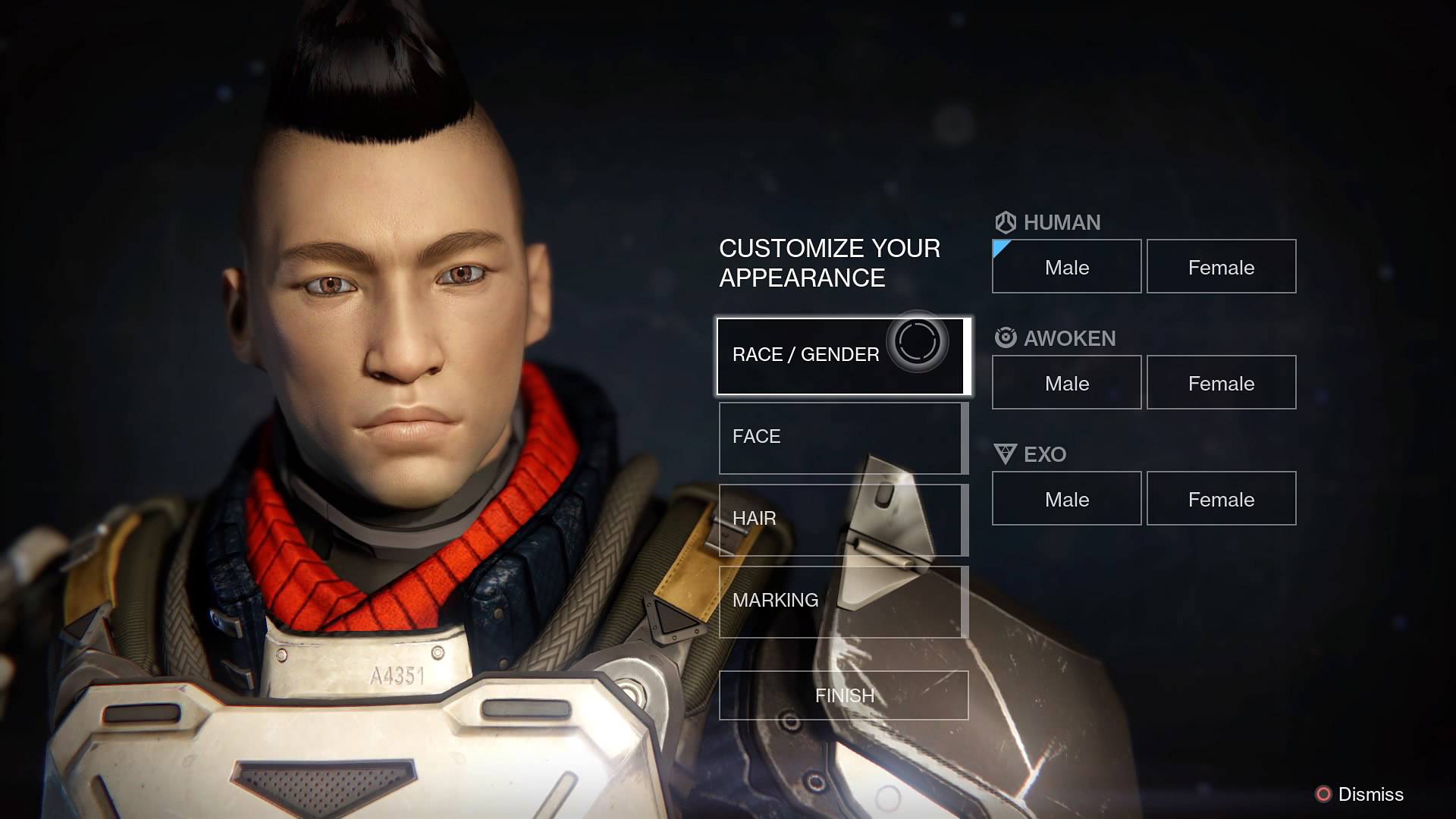The image size is (1456, 819).
Task: Select the Face customization option
Action: pyautogui.click(x=842, y=438)
